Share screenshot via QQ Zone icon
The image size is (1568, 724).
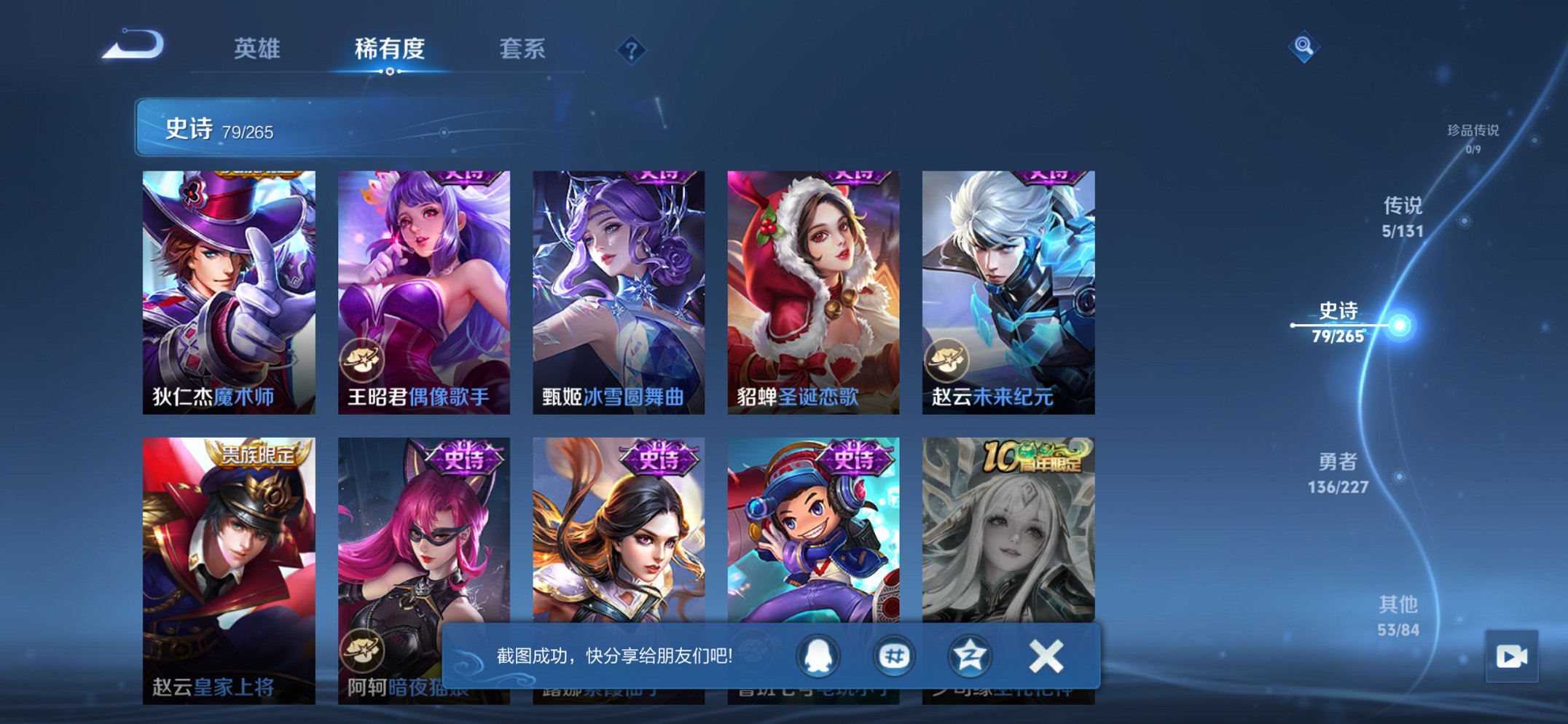969,655
